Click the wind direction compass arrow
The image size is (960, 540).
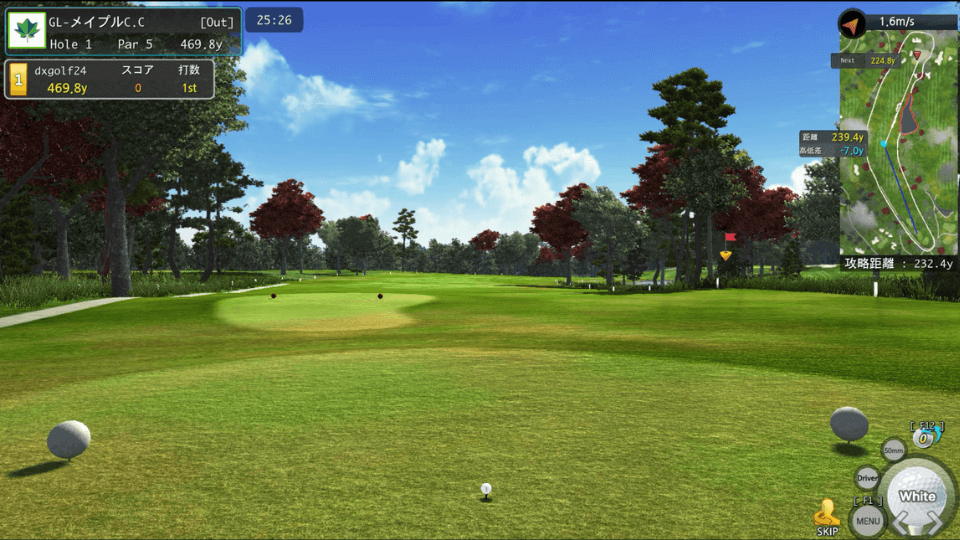coord(852,22)
